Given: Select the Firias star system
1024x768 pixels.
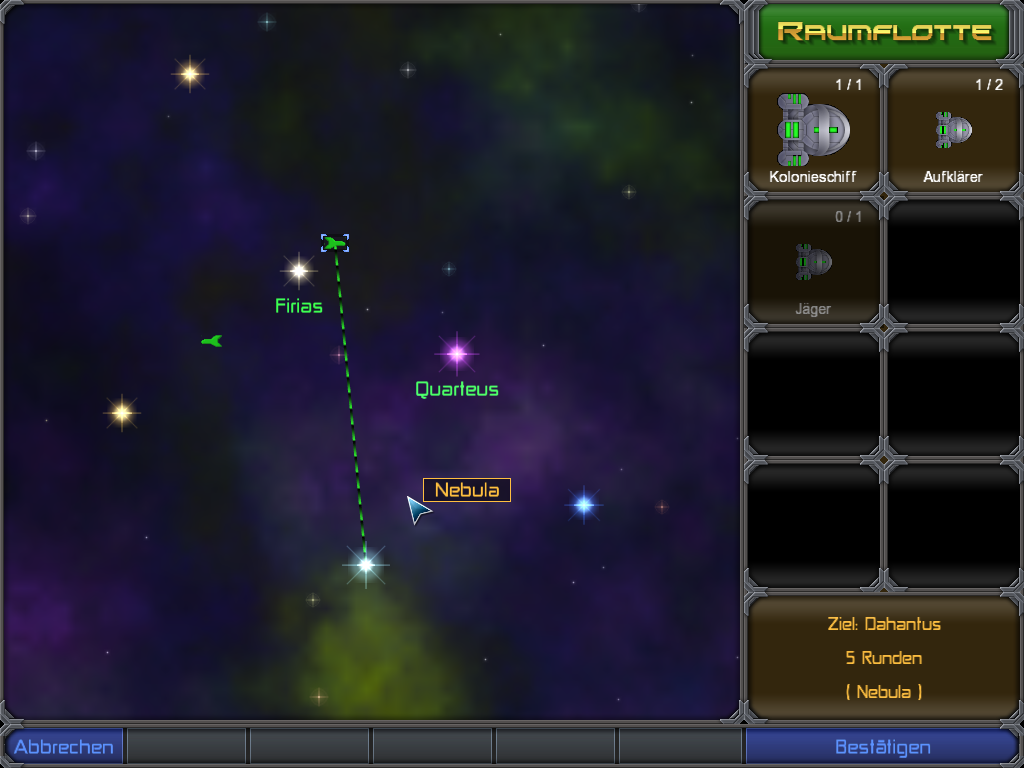Looking at the screenshot, I should [x=298, y=270].
